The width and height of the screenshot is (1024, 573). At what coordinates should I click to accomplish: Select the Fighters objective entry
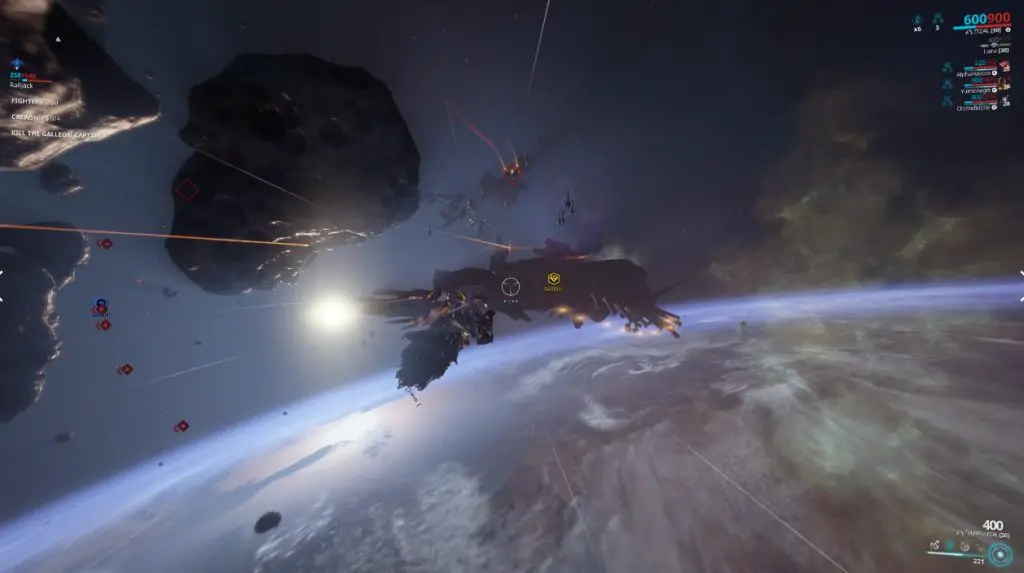(x=34, y=101)
